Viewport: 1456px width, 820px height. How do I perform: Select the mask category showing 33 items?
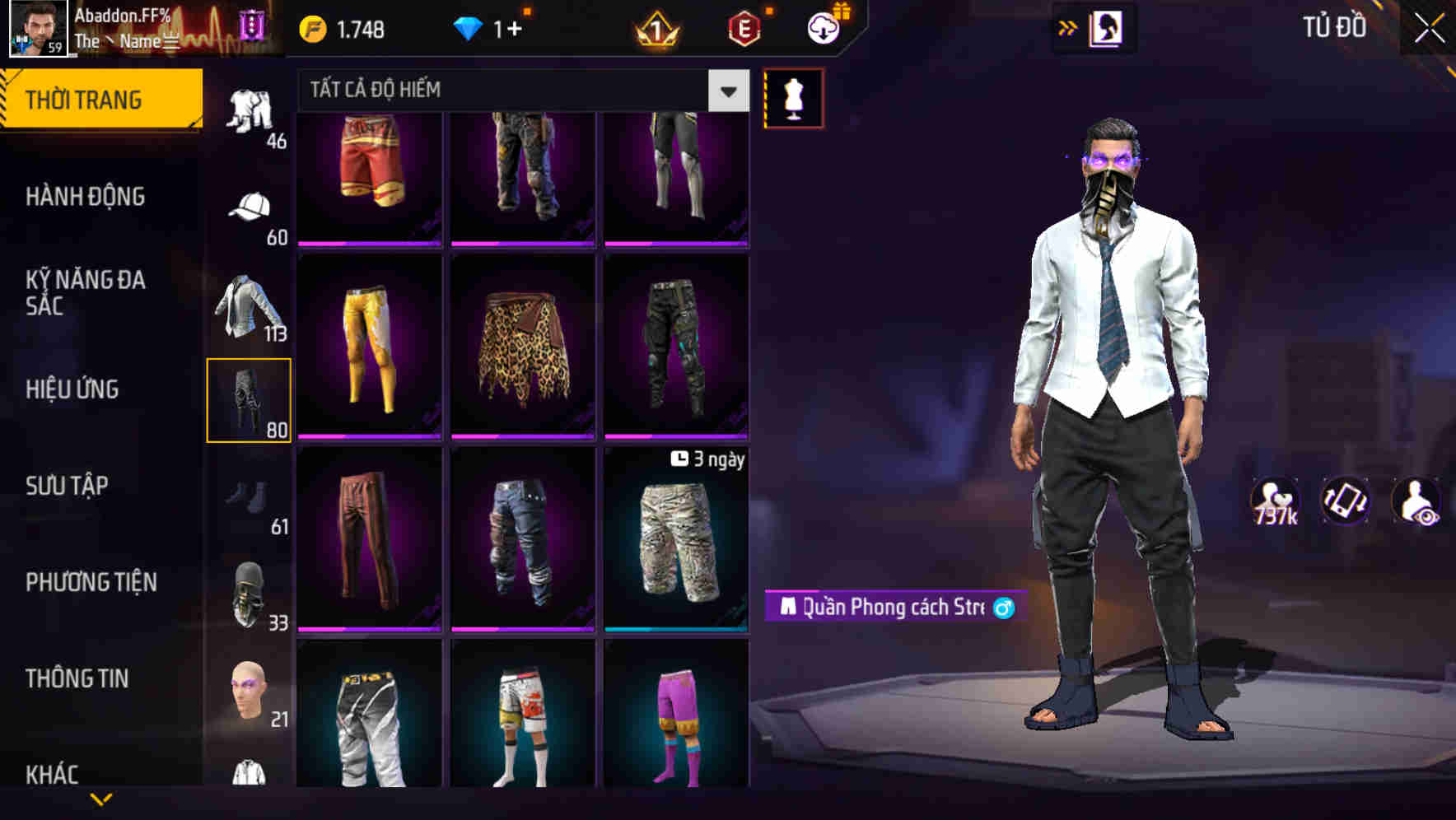point(250,591)
